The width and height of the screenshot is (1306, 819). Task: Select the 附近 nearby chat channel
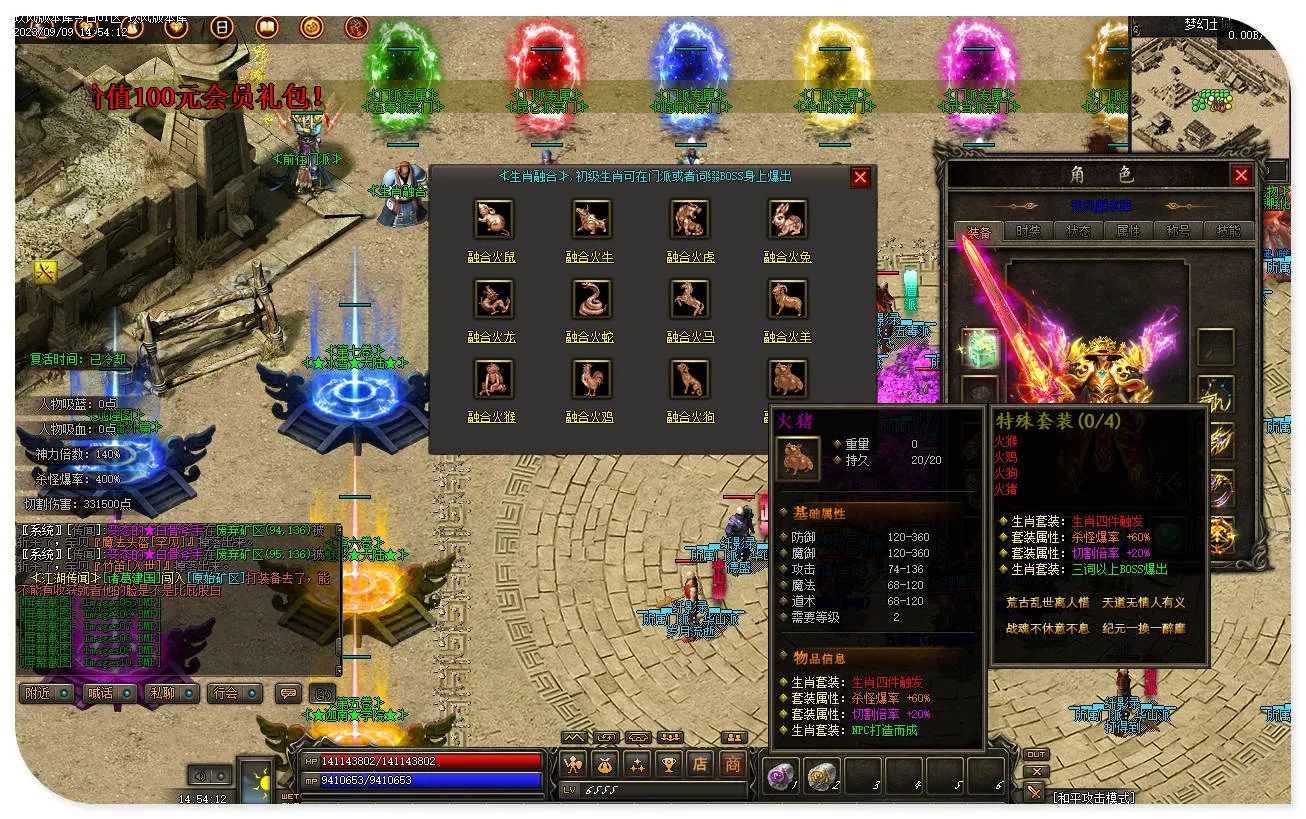46,693
